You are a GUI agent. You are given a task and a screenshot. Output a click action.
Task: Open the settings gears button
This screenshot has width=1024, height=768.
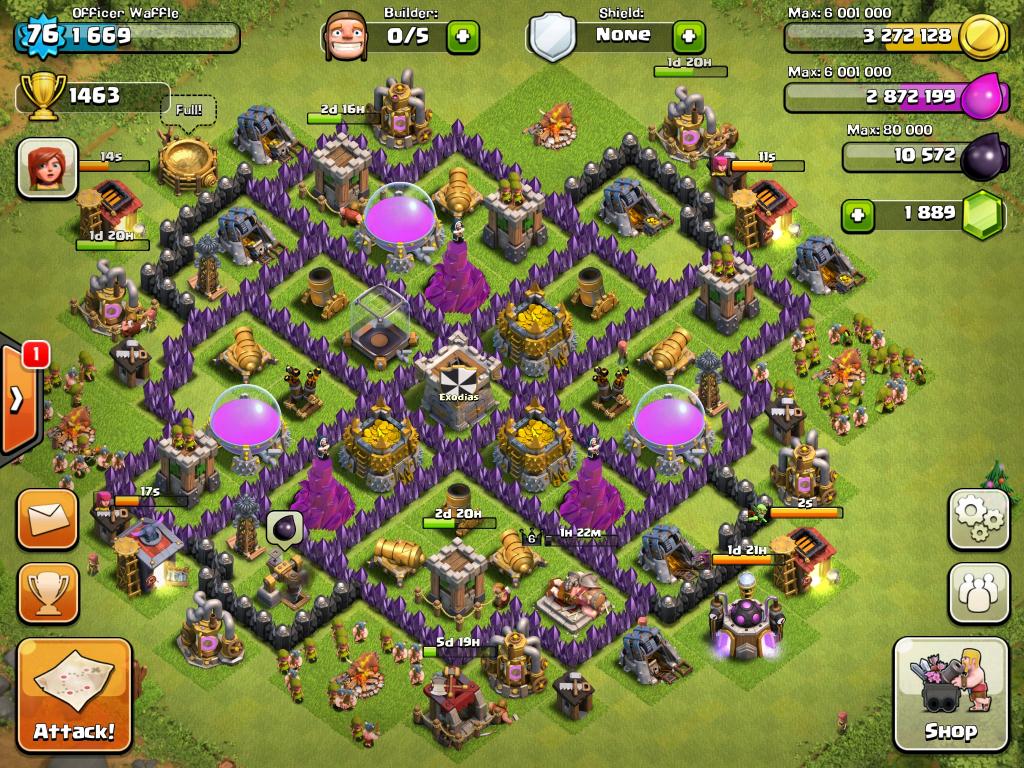point(978,519)
